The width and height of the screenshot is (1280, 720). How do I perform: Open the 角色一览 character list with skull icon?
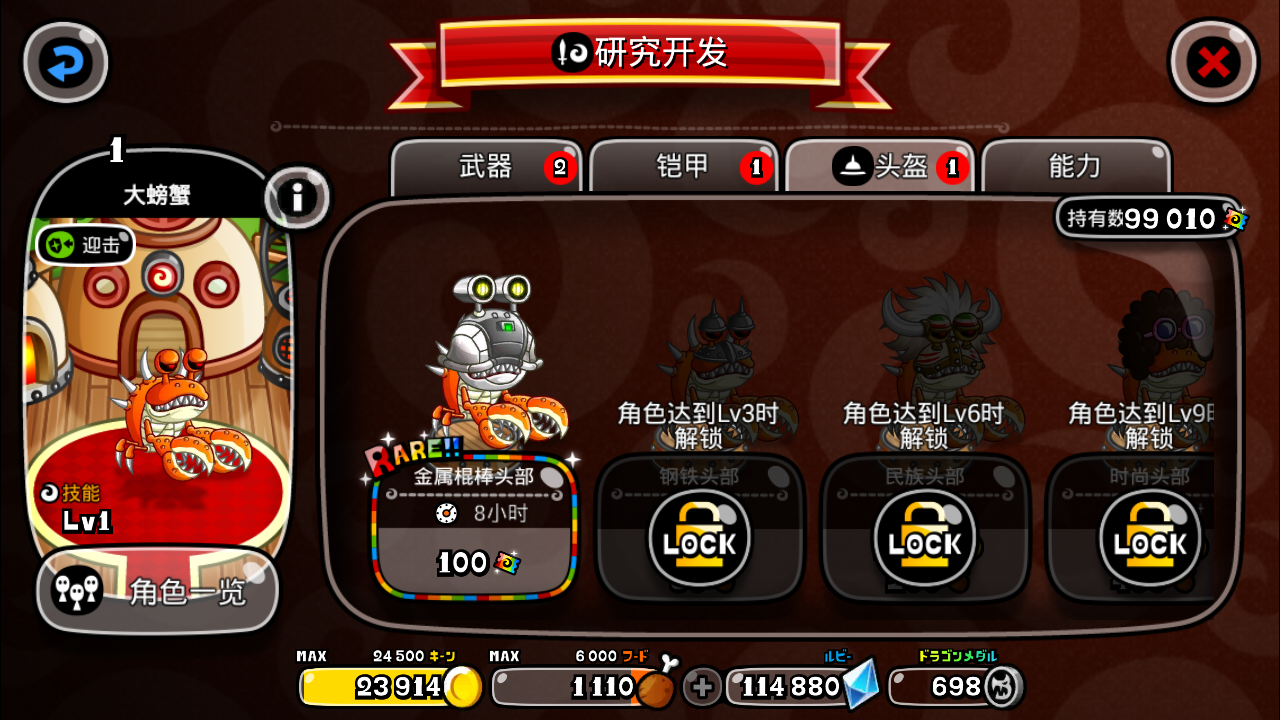(155, 594)
